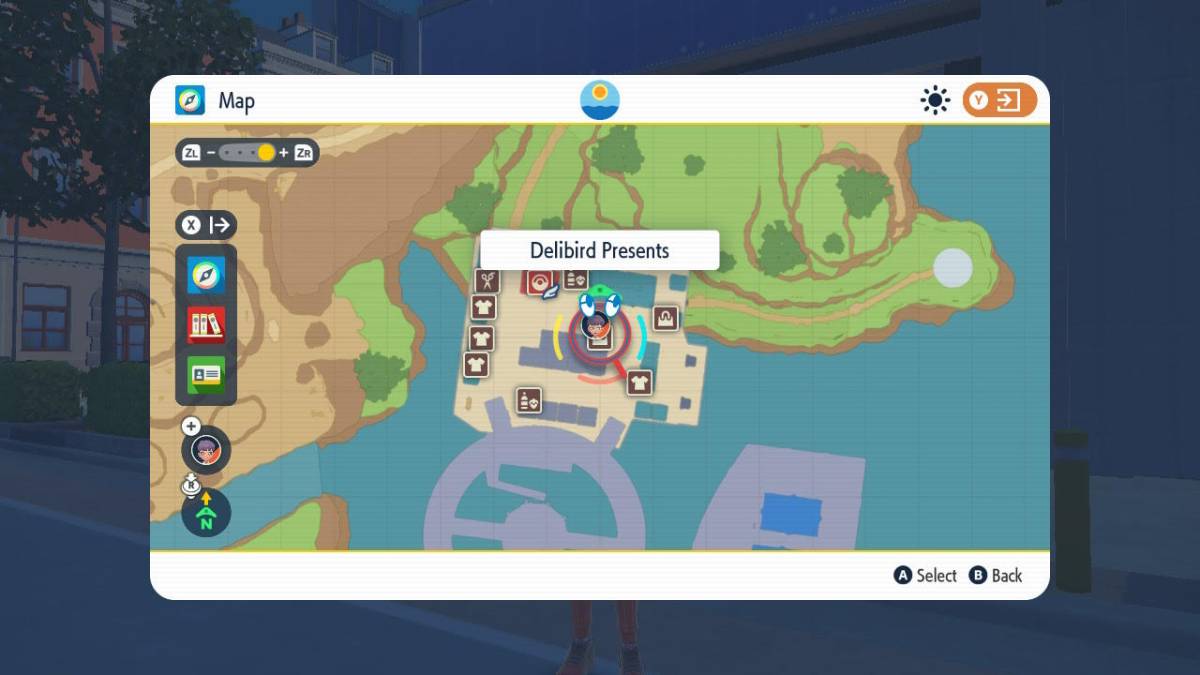Viewport: 1200px width, 675px height.
Task: Select the Pokémon Center Poké Ball marker
Action: [x=541, y=283]
